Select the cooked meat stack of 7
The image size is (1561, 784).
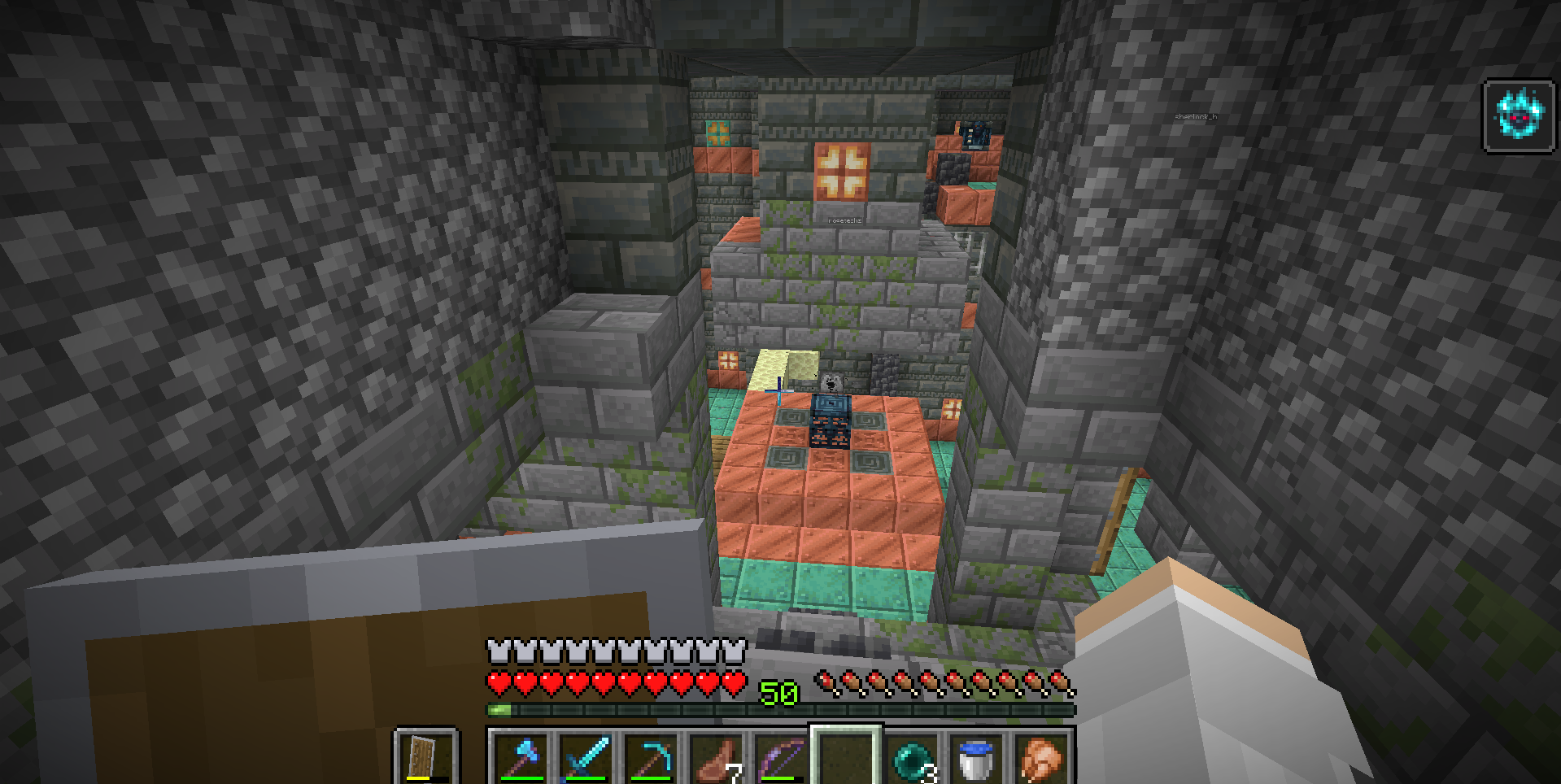tap(717, 758)
